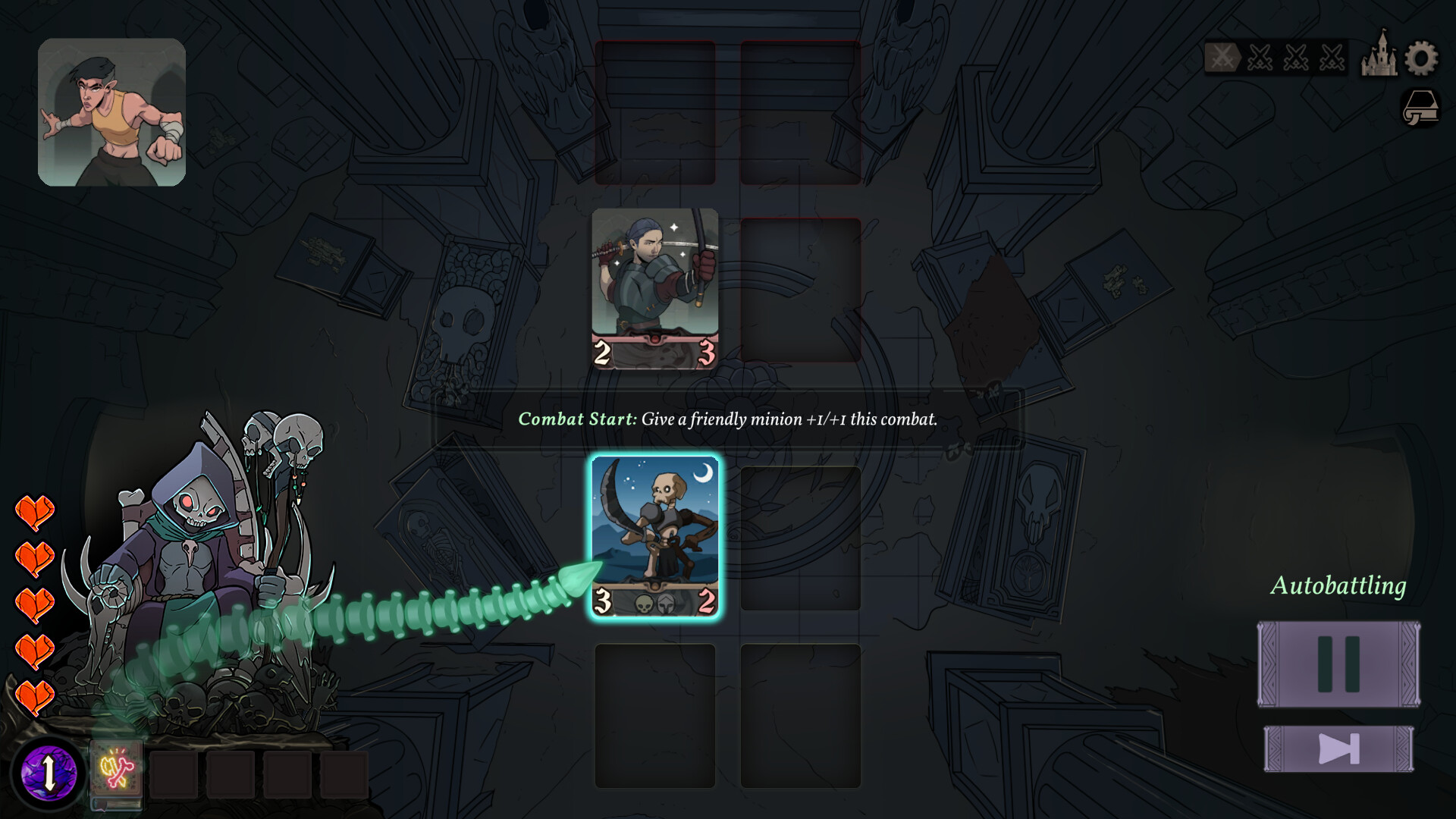
Task: Click the enemy hero portrait
Action: point(112,112)
